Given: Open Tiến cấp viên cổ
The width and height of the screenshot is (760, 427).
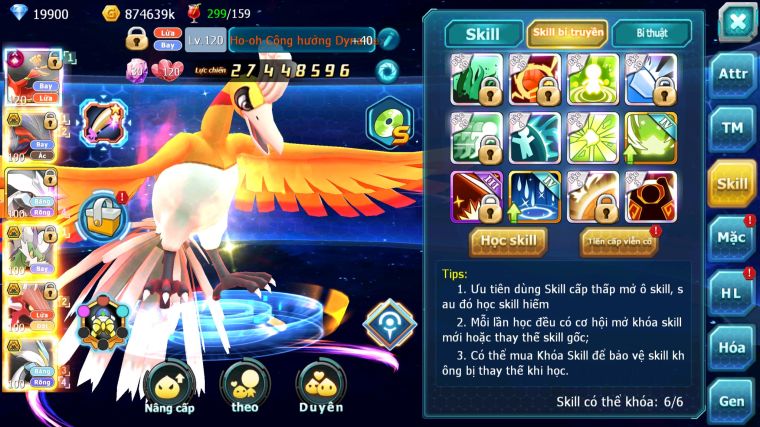Looking at the screenshot, I should tap(619, 241).
